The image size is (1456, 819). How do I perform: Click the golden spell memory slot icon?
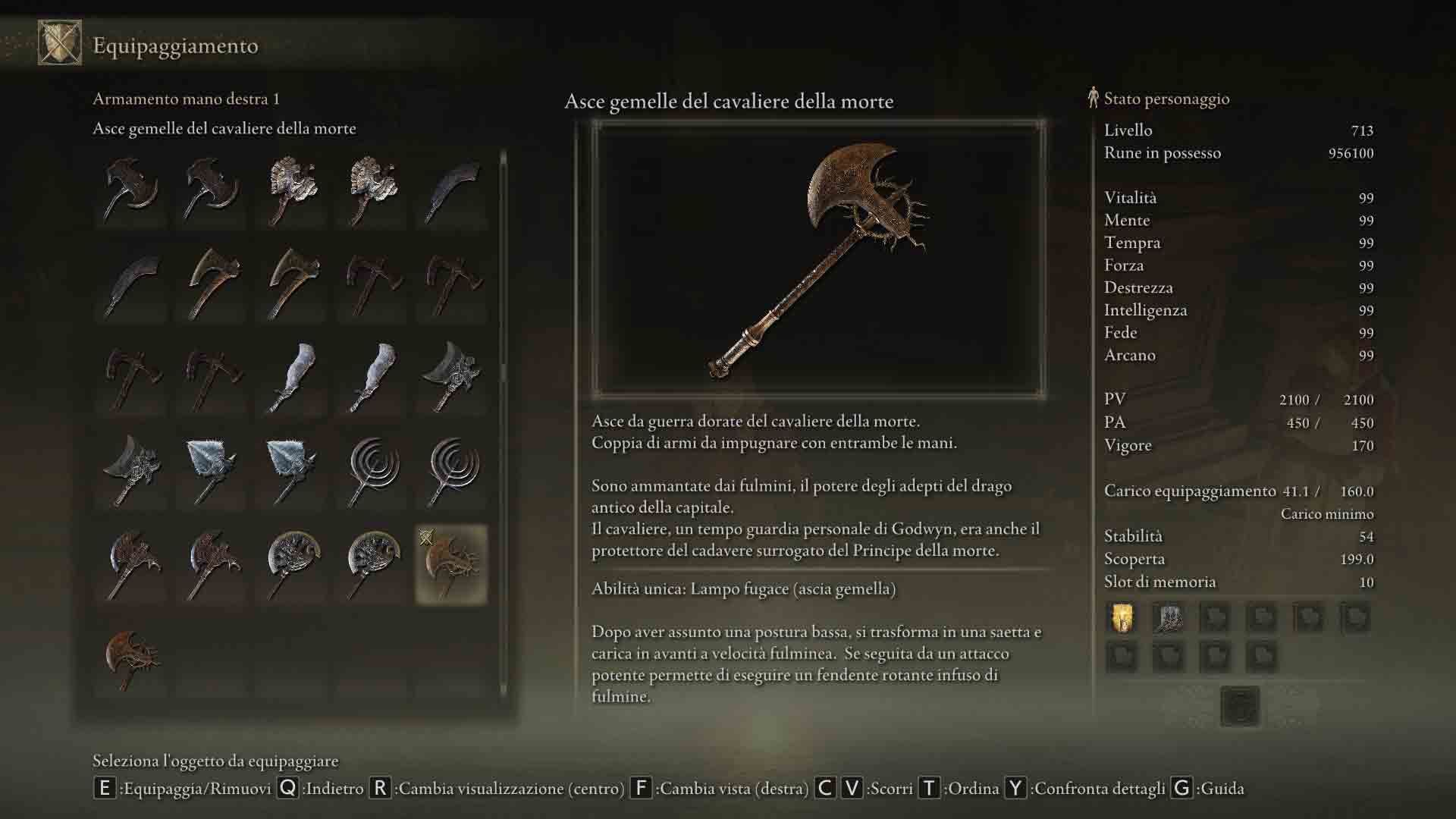[1122, 618]
